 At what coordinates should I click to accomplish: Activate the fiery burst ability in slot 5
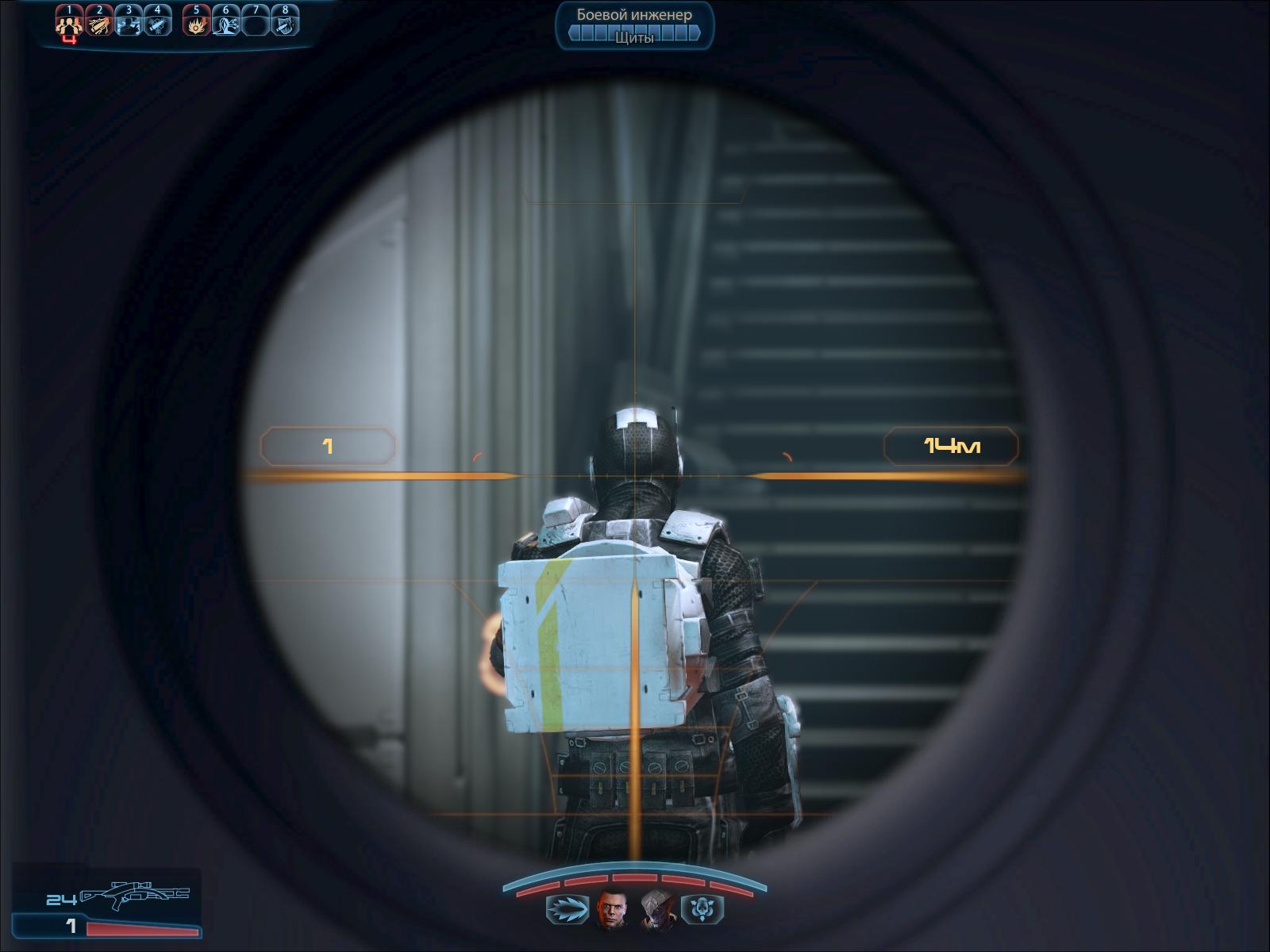tap(196, 24)
